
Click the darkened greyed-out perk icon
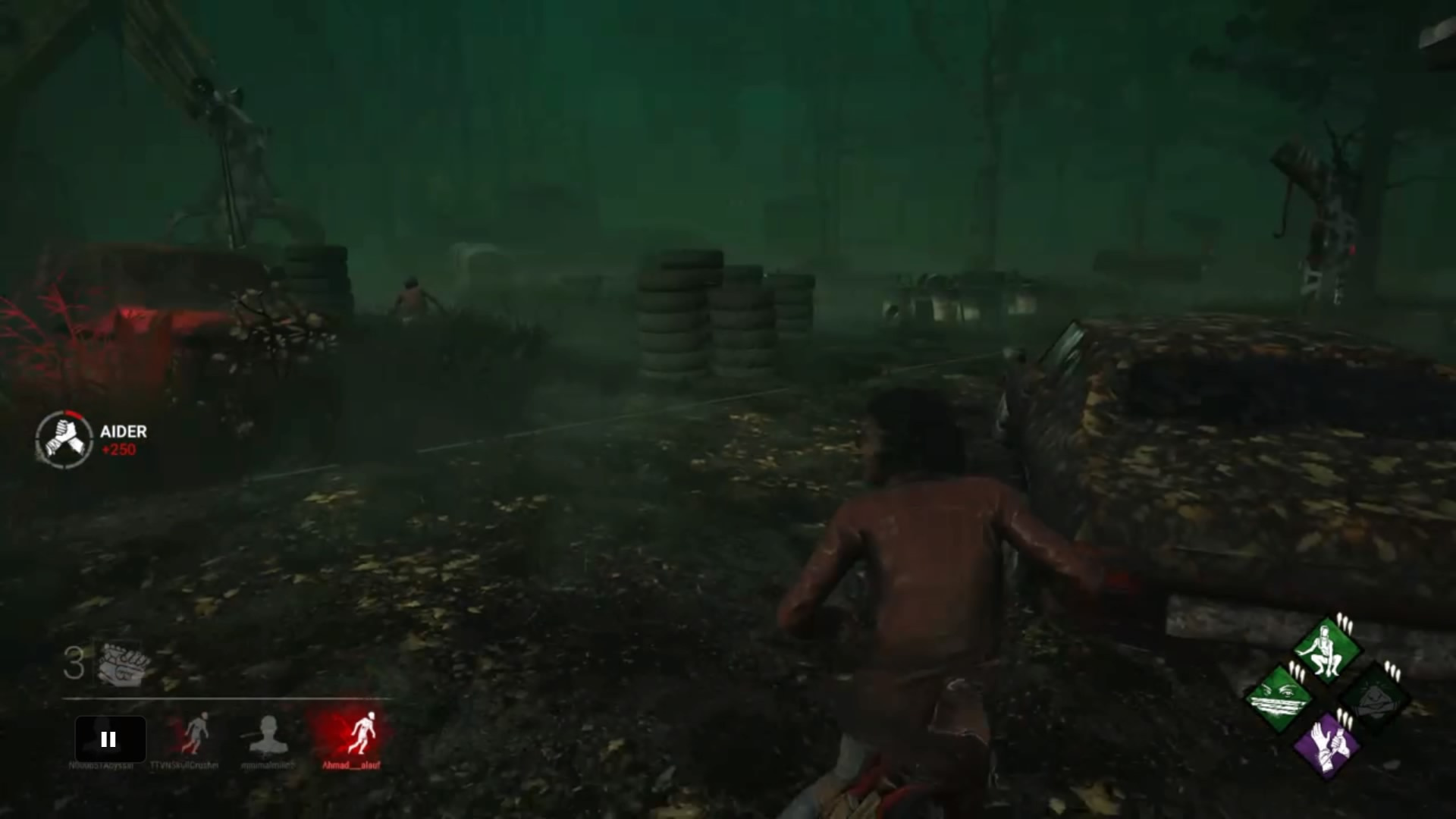coord(1373,697)
